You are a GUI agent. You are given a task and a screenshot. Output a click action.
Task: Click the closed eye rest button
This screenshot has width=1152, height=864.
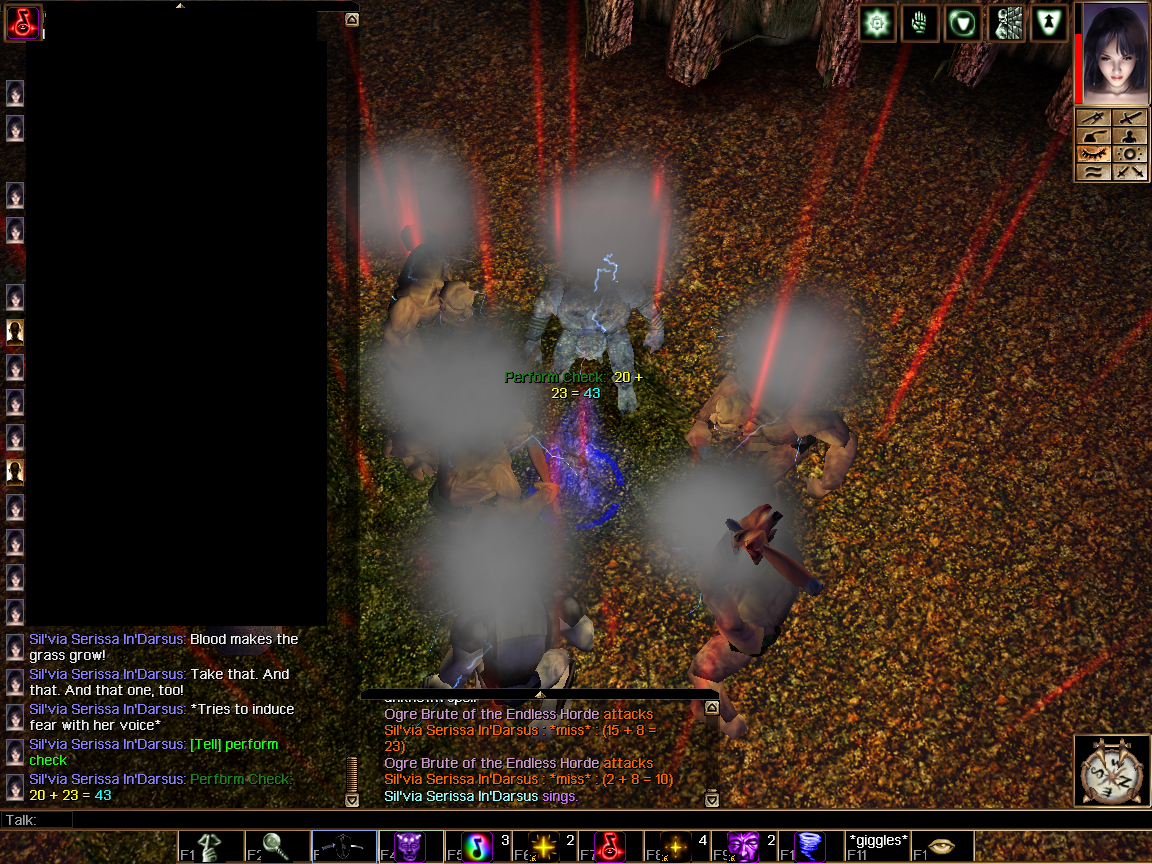point(1095,154)
